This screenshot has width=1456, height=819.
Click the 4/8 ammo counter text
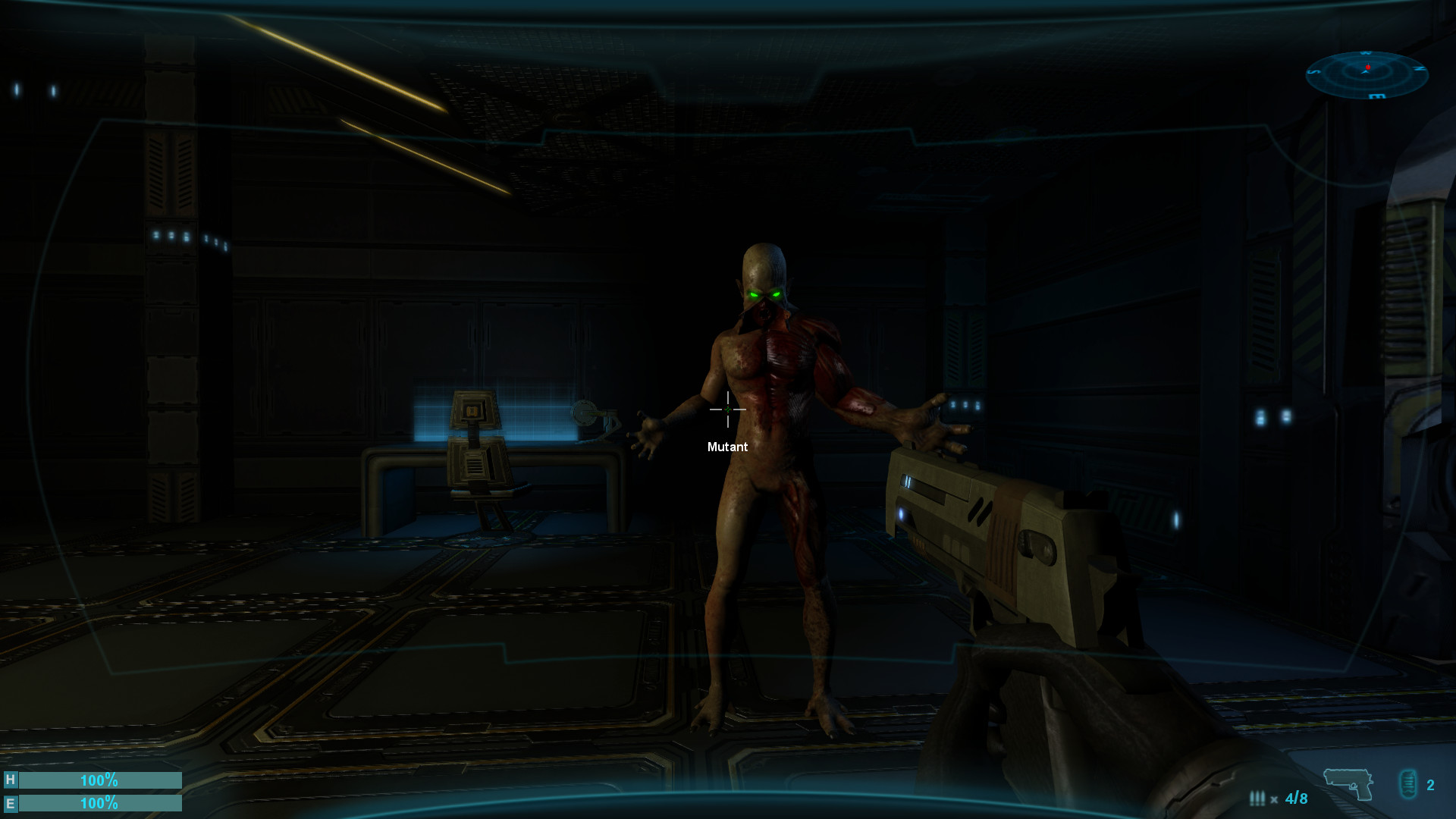[1297, 799]
